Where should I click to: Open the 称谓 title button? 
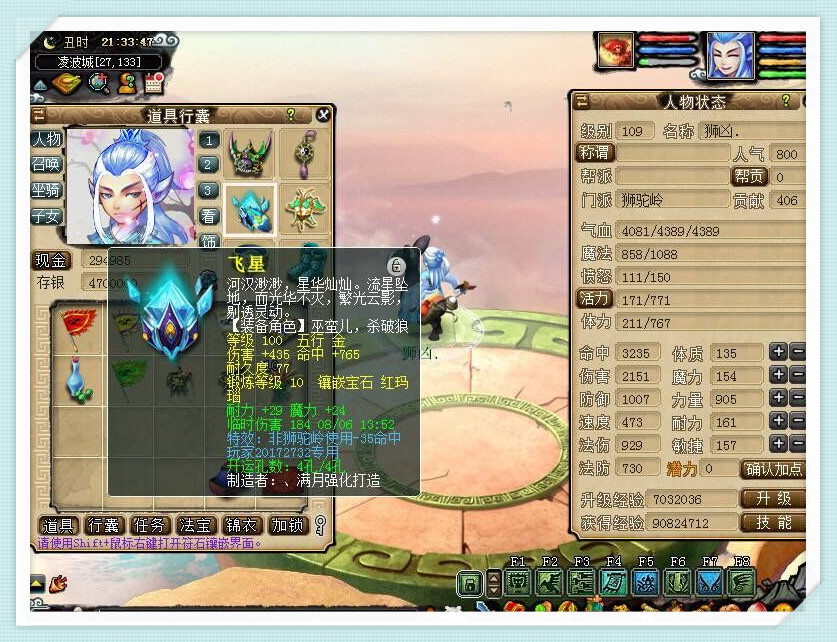pos(595,153)
